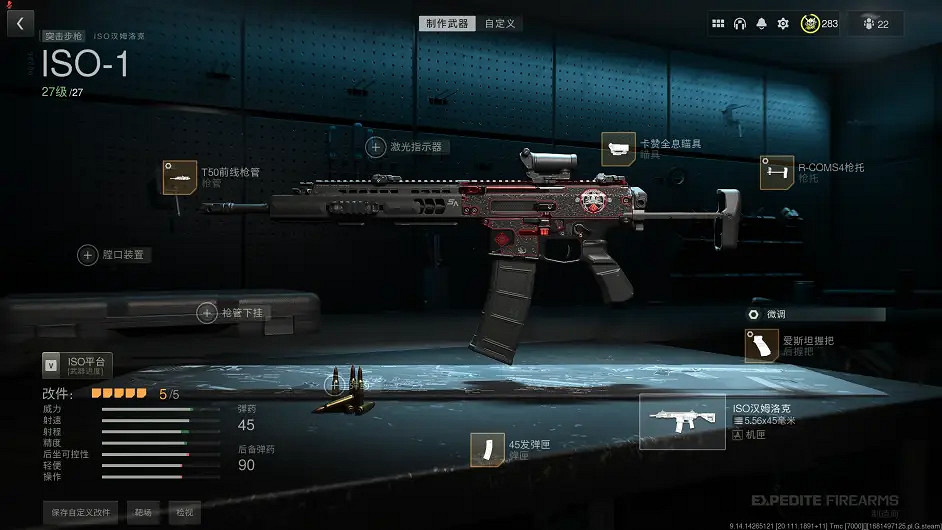This screenshot has height=530, width=942.
Task: Select the T50前线枪管 barrel slot
Action: coord(181,177)
